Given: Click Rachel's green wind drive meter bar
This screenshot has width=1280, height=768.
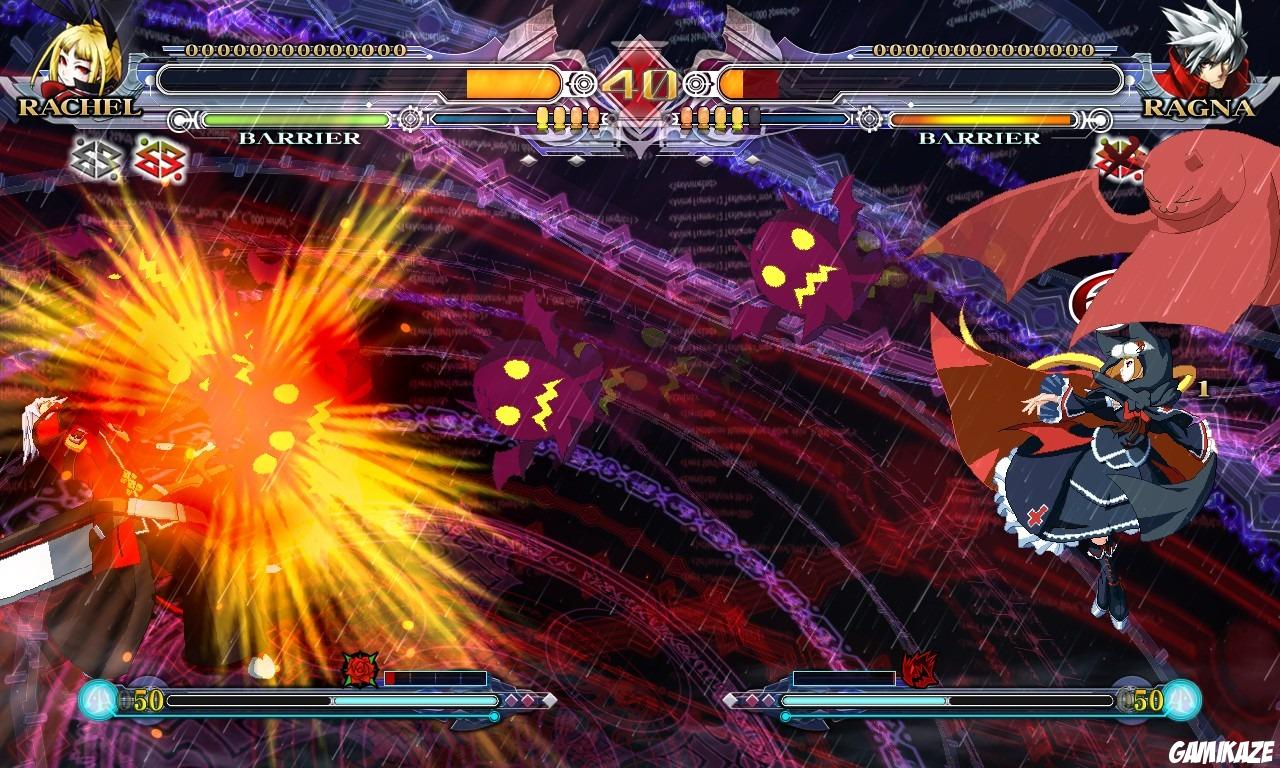Looking at the screenshot, I should click(x=295, y=119).
